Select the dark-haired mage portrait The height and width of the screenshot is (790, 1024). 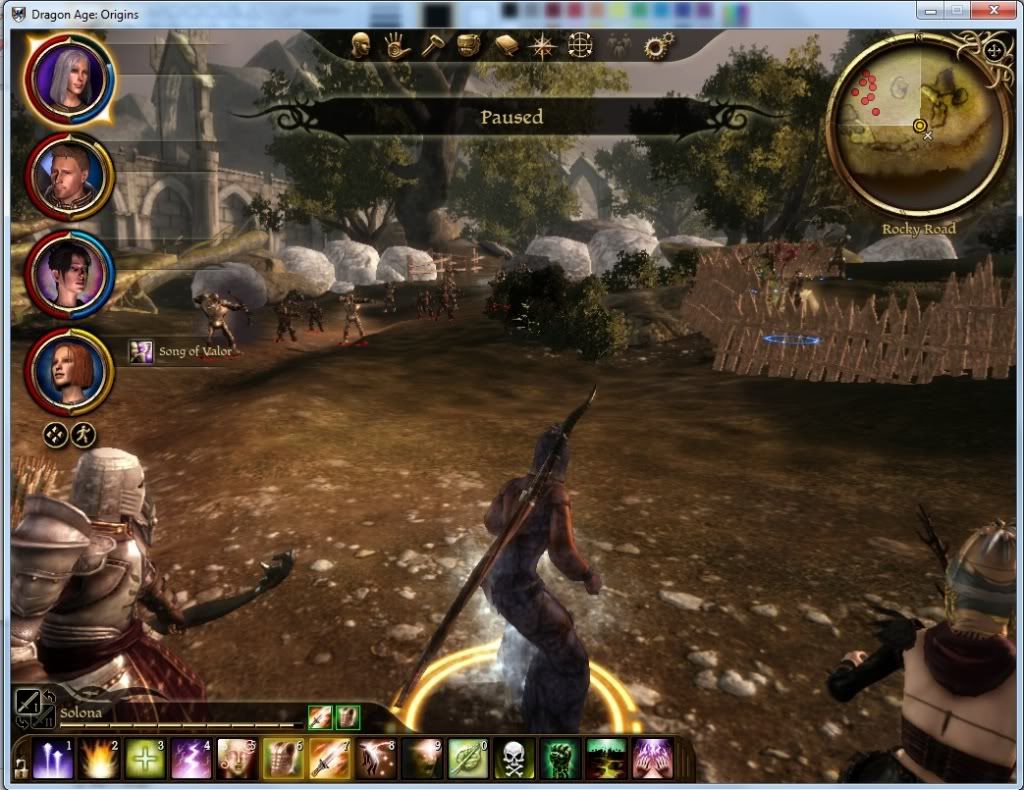tap(70, 273)
